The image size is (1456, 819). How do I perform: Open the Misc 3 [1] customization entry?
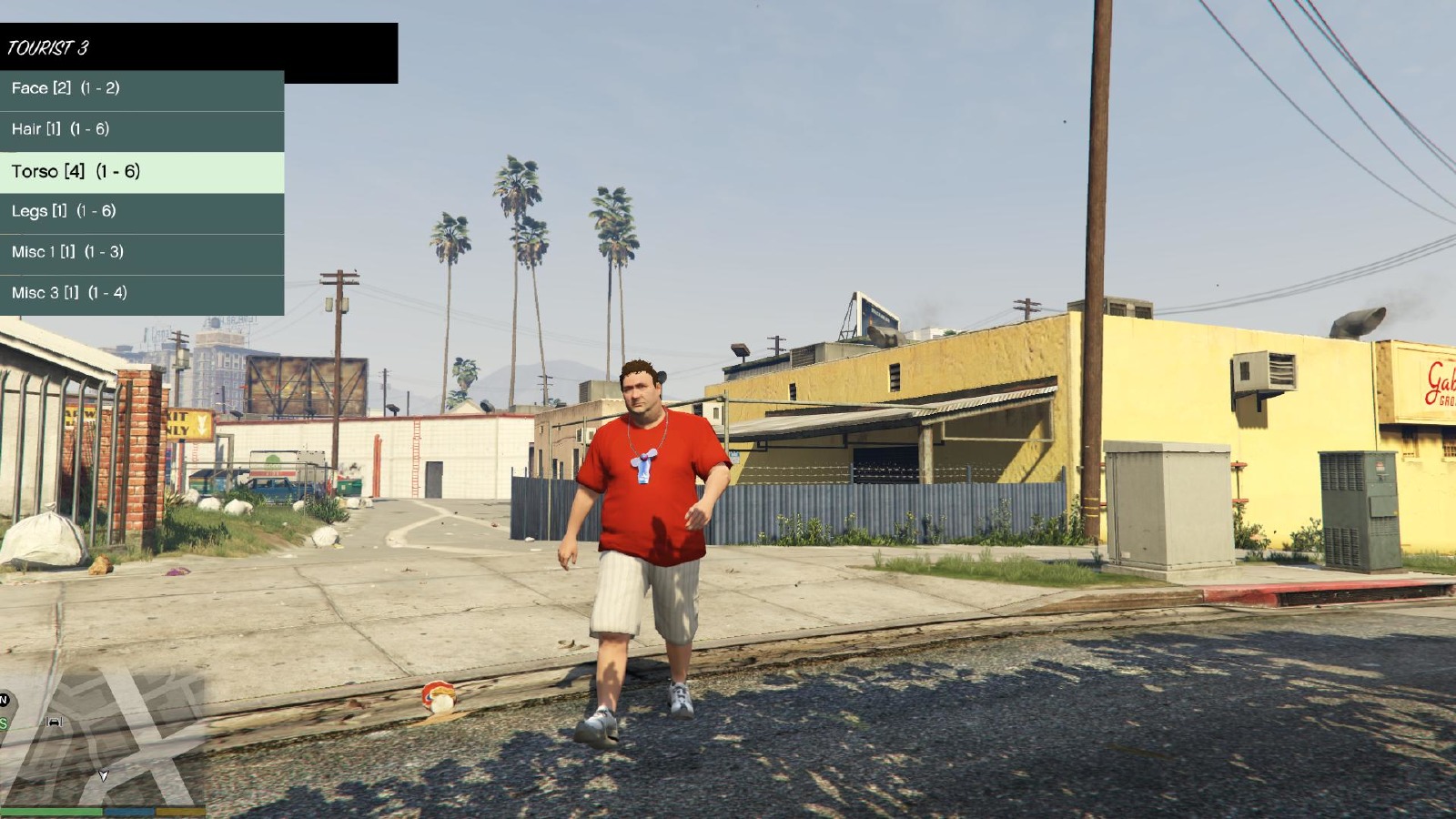[66, 292]
